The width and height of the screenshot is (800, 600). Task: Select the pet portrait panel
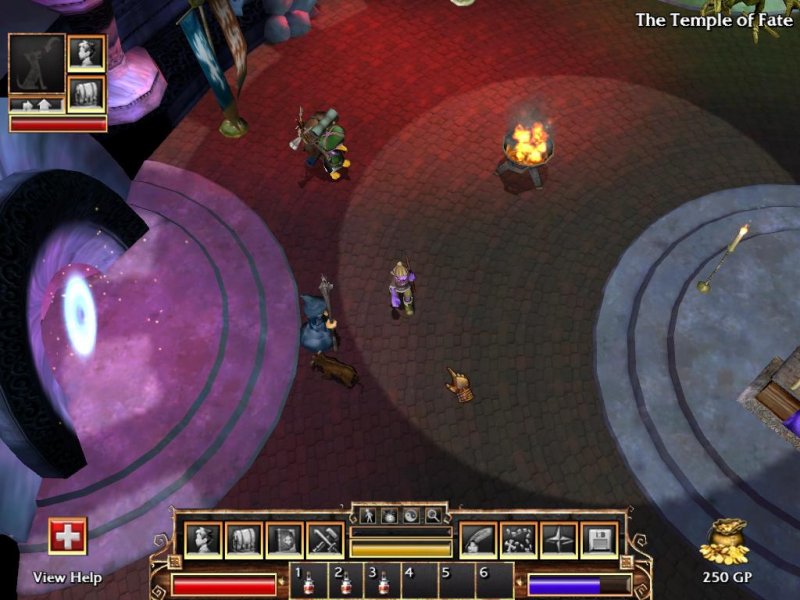point(36,64)
